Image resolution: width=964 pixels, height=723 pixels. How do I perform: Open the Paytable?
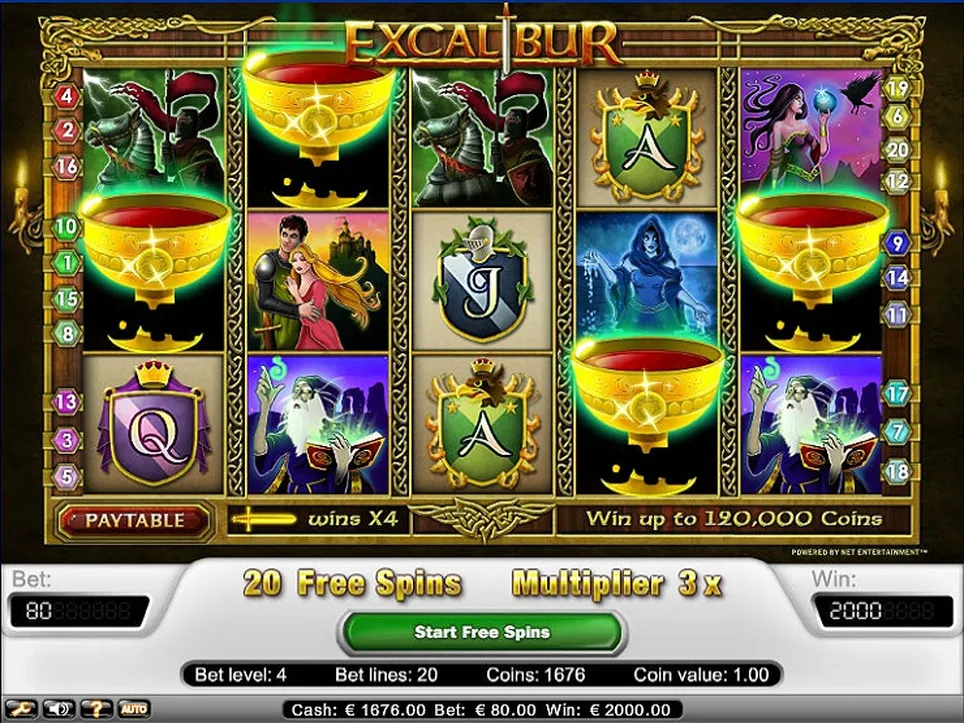point(134,520)
